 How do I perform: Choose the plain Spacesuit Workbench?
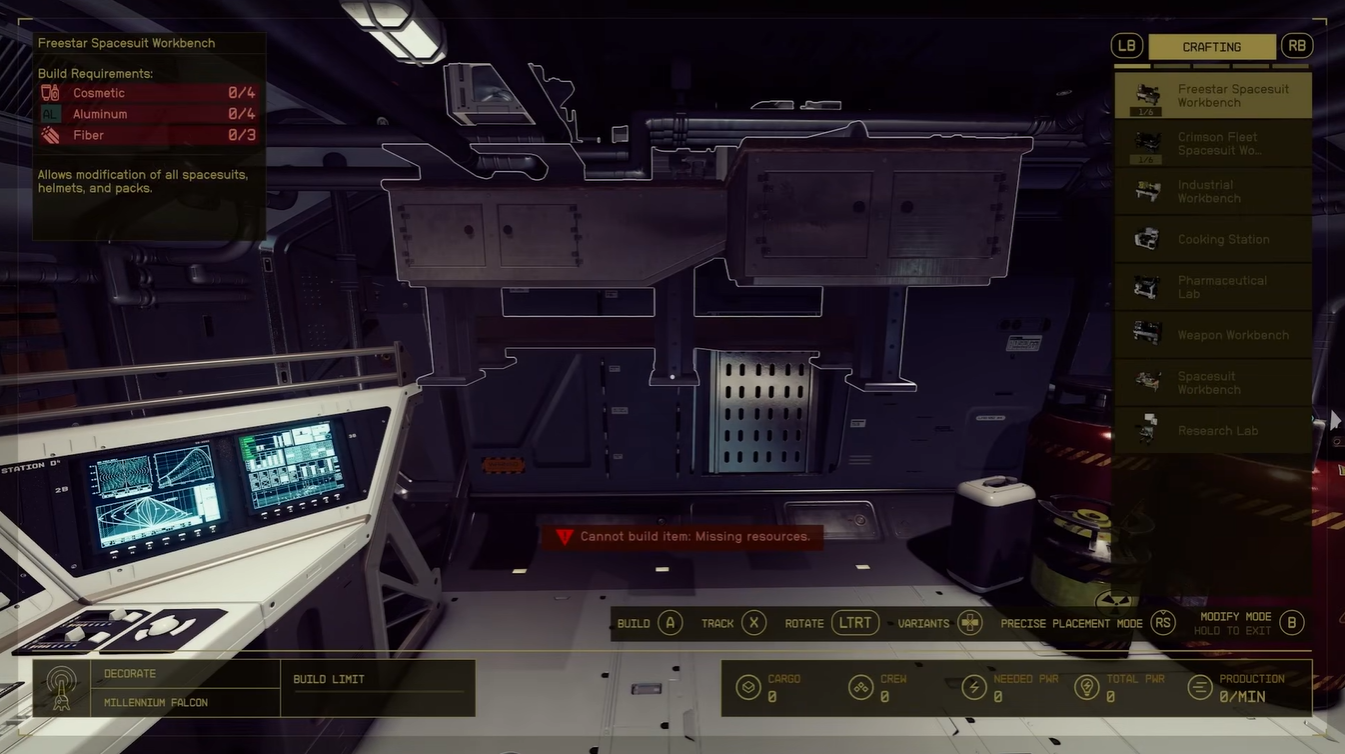pos(1213,383)
